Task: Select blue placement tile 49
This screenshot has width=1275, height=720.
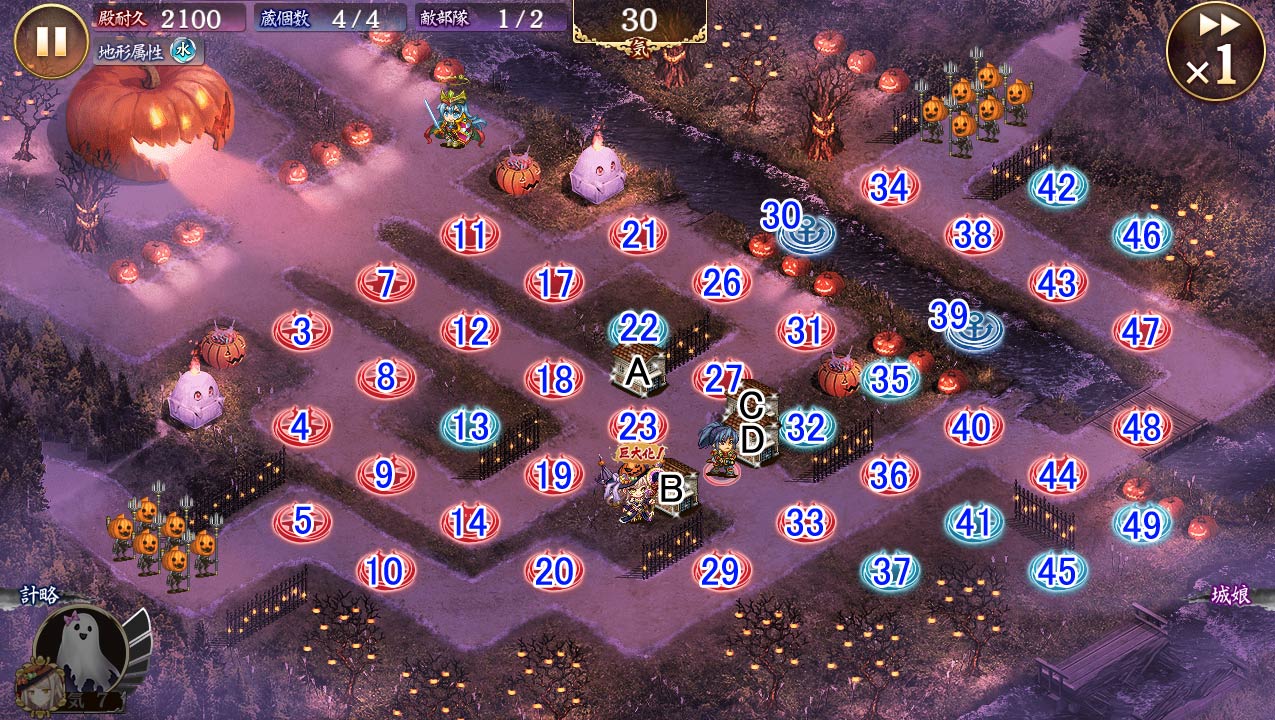Action: (x=1141, y=523)
